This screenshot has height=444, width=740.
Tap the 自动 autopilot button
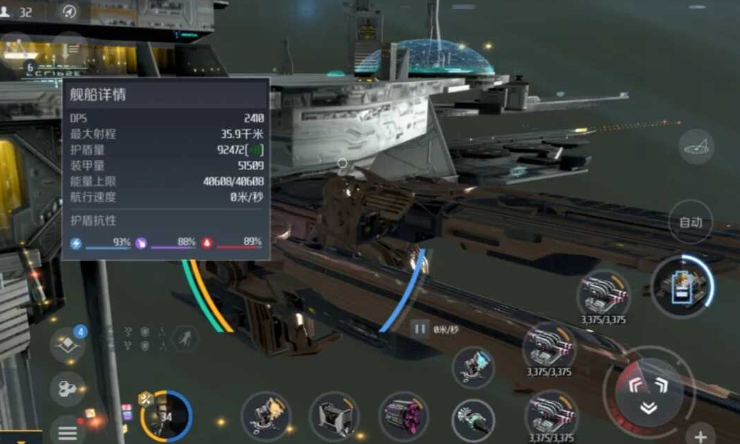tap(690, 221)
